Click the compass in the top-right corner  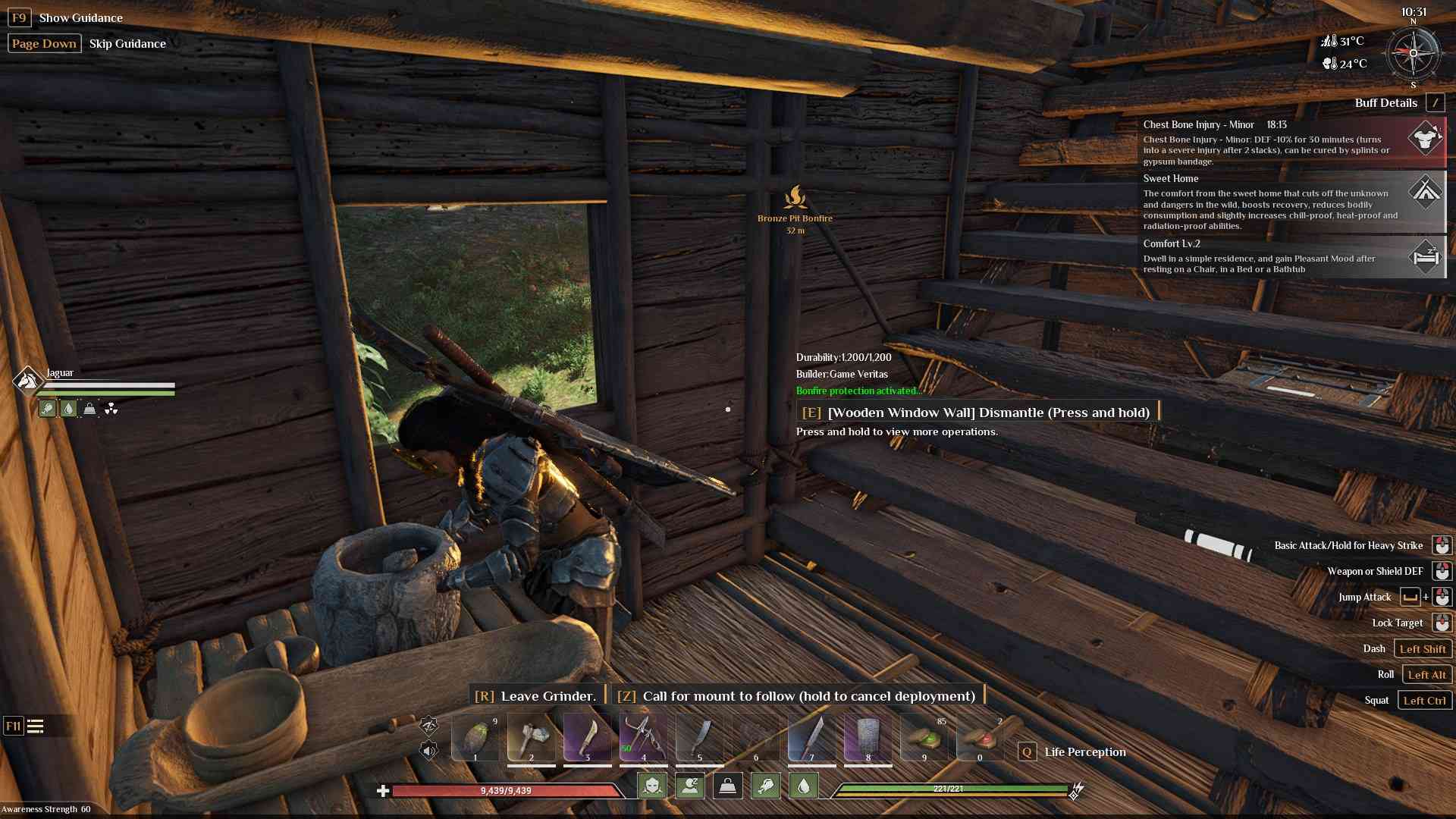(1413, 54)
